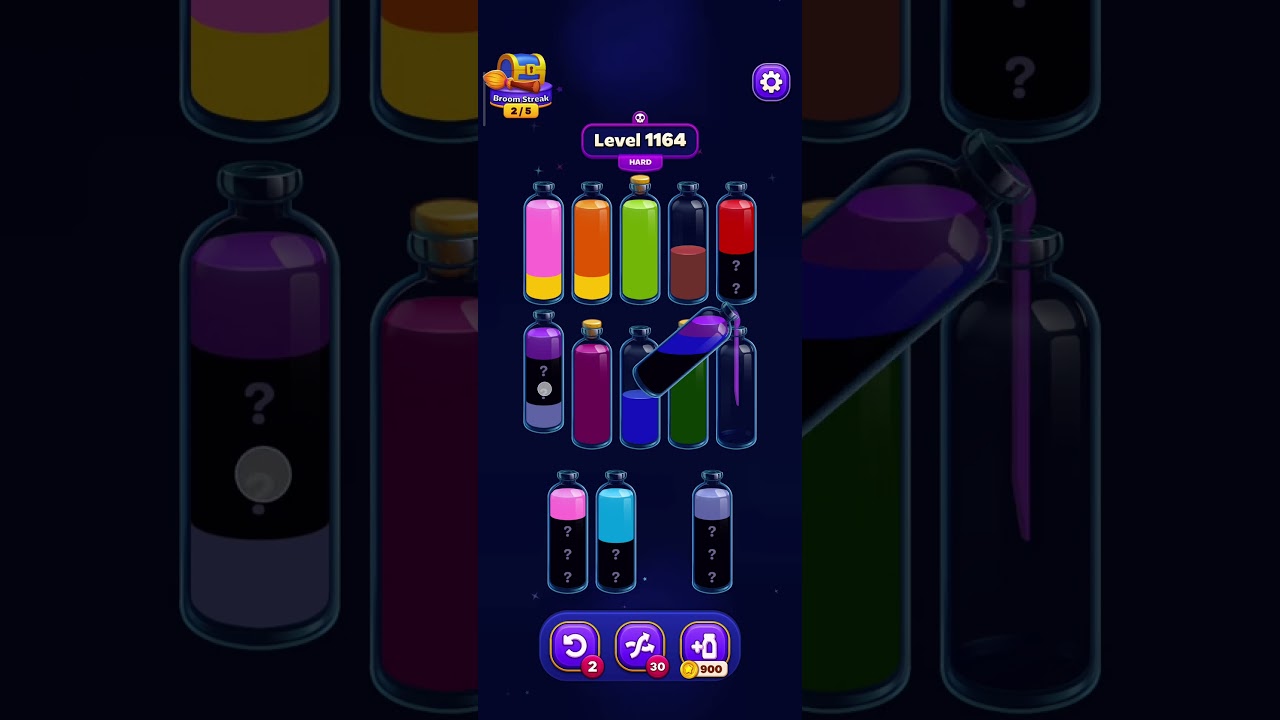Tap the gold coin next to 900
Image resolution: width=1280 pixels, height=720 pixels.
pos(690,670)
